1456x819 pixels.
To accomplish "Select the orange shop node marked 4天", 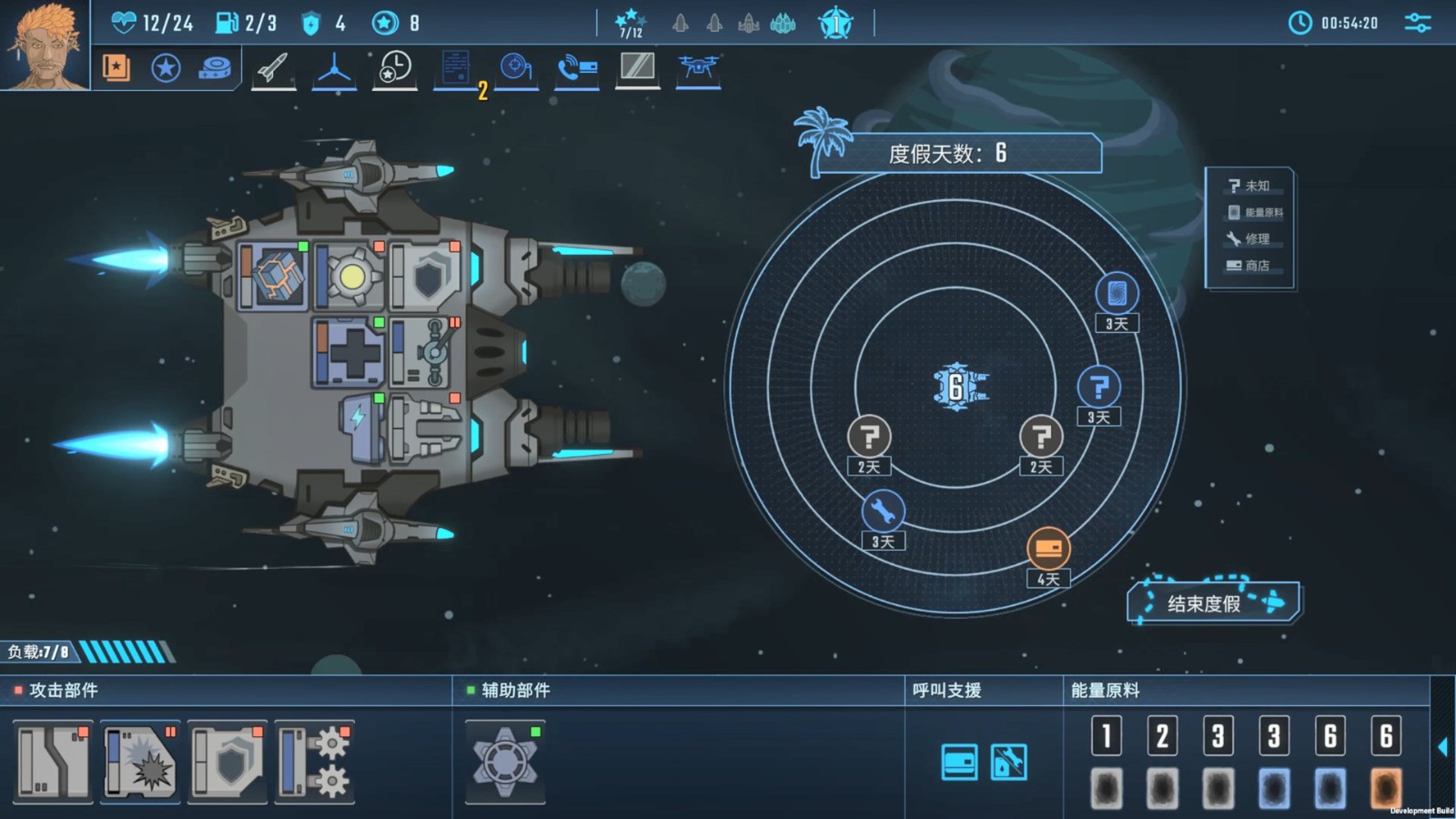I will 1048,549.
